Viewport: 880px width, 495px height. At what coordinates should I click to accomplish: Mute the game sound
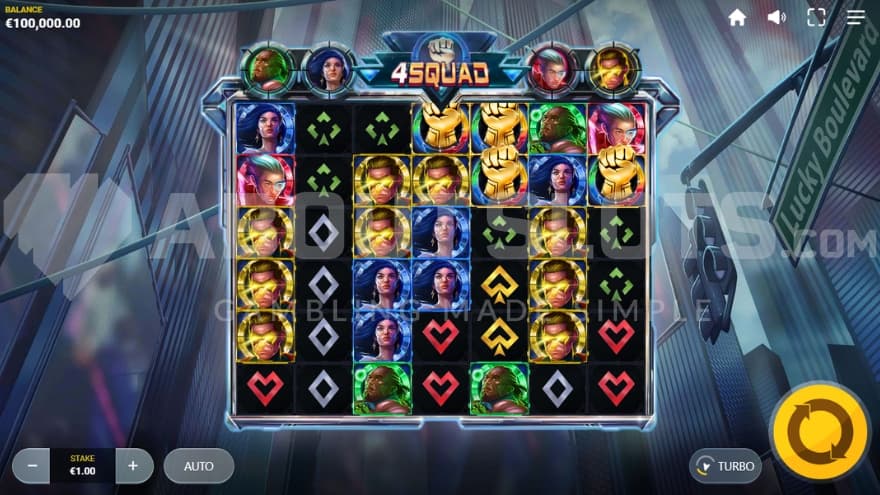tap(776, 17)
